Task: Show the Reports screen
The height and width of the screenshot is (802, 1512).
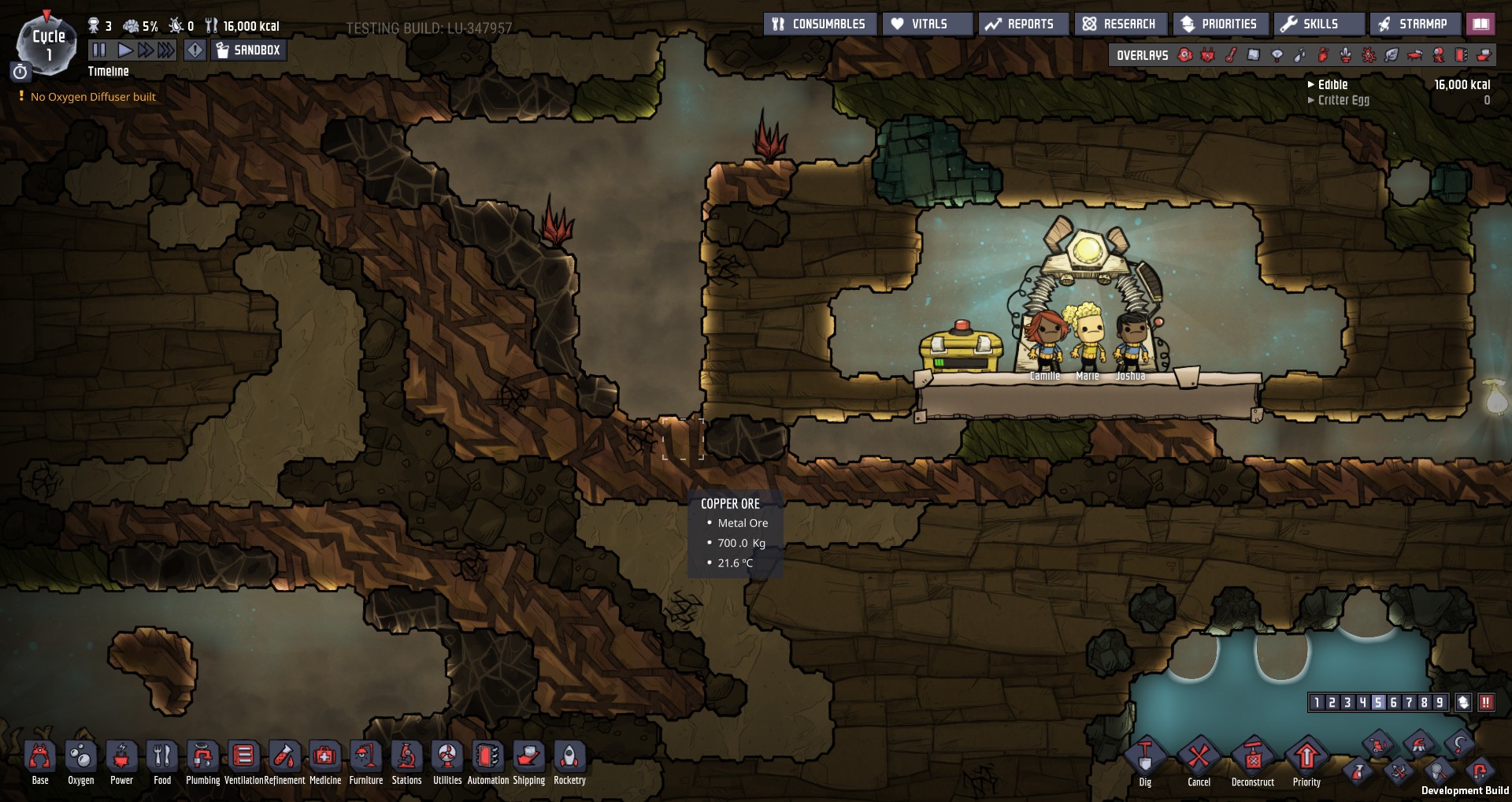Action: pos(1021,24)
